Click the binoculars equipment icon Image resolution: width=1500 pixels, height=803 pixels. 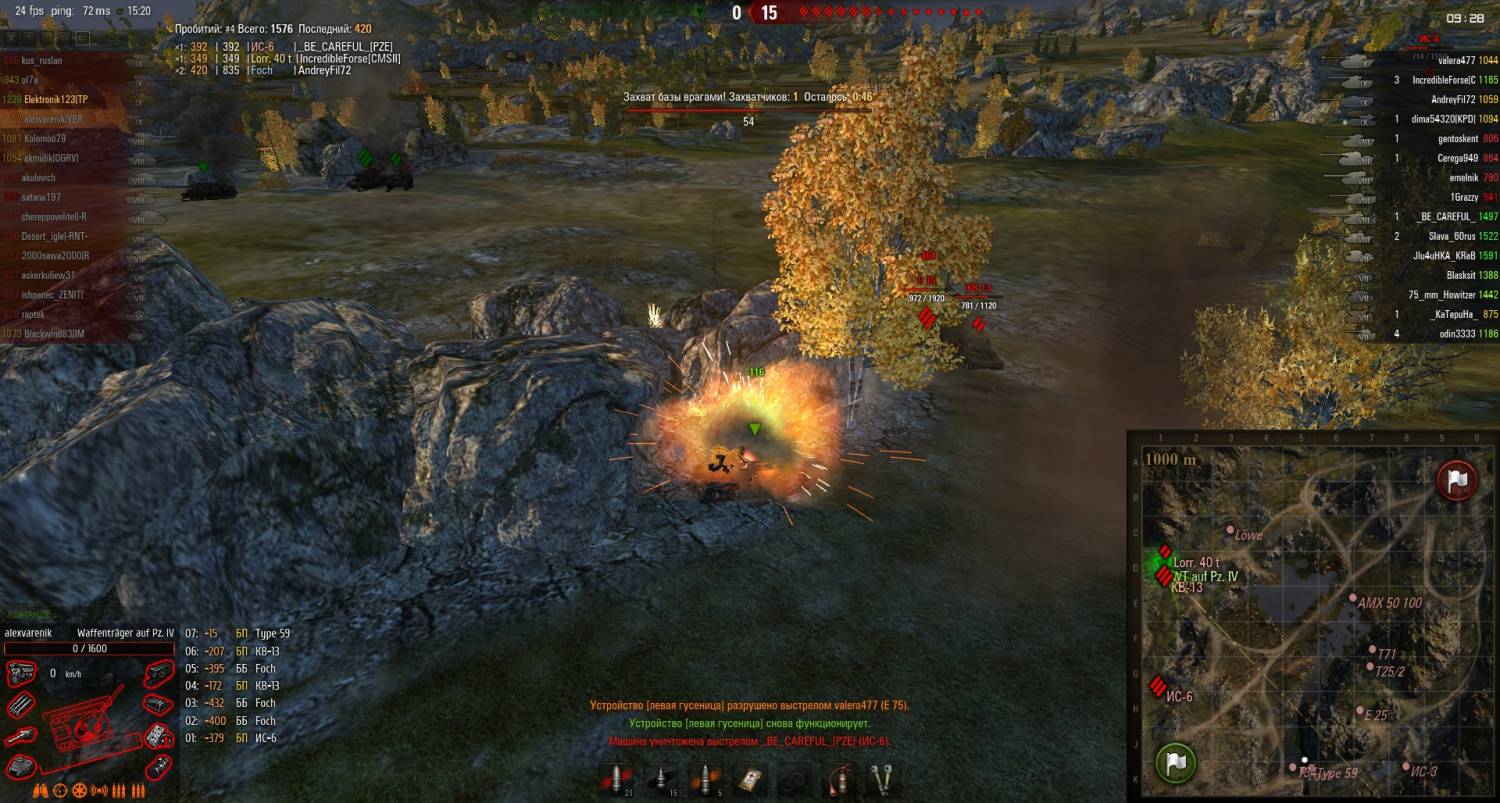pyautogui.click(x=39, y=791)
